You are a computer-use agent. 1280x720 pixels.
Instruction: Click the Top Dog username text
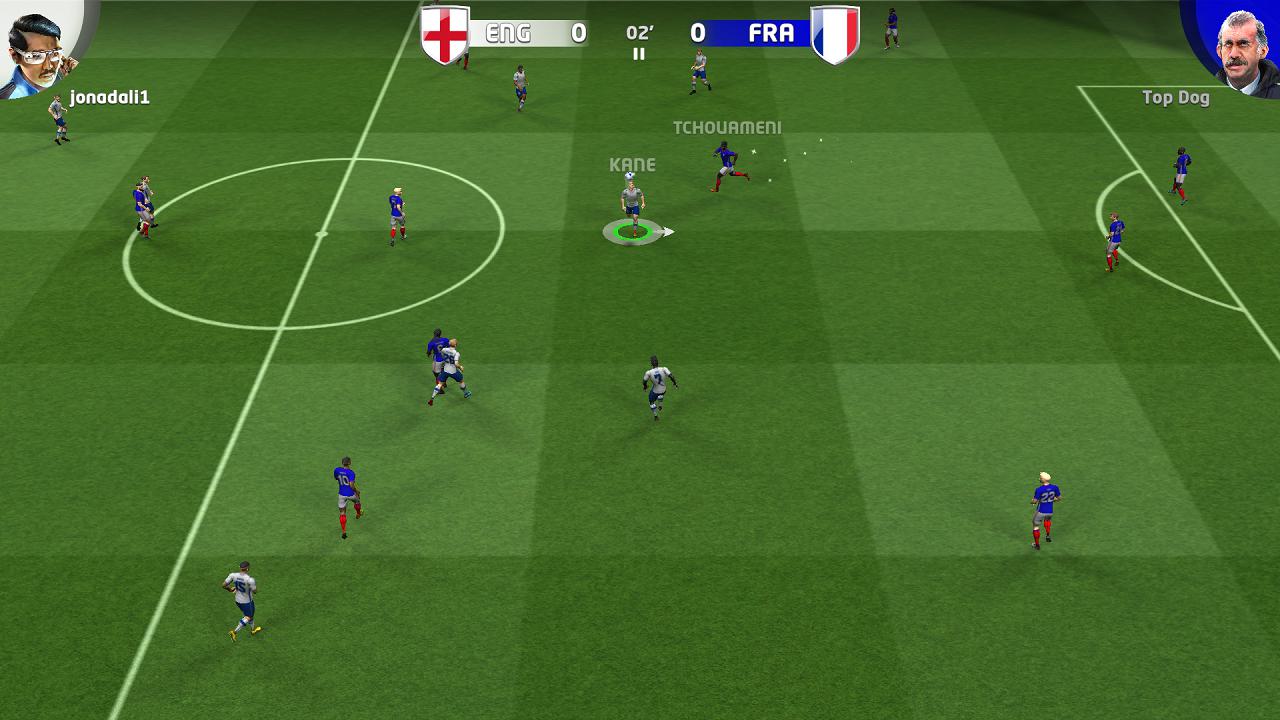point(1176,97)
